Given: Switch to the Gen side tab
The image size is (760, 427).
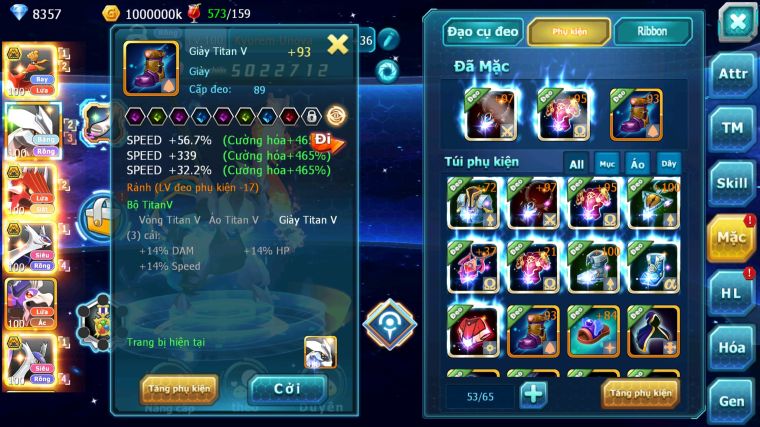Looking at the screenshot, I should (731, 400).
